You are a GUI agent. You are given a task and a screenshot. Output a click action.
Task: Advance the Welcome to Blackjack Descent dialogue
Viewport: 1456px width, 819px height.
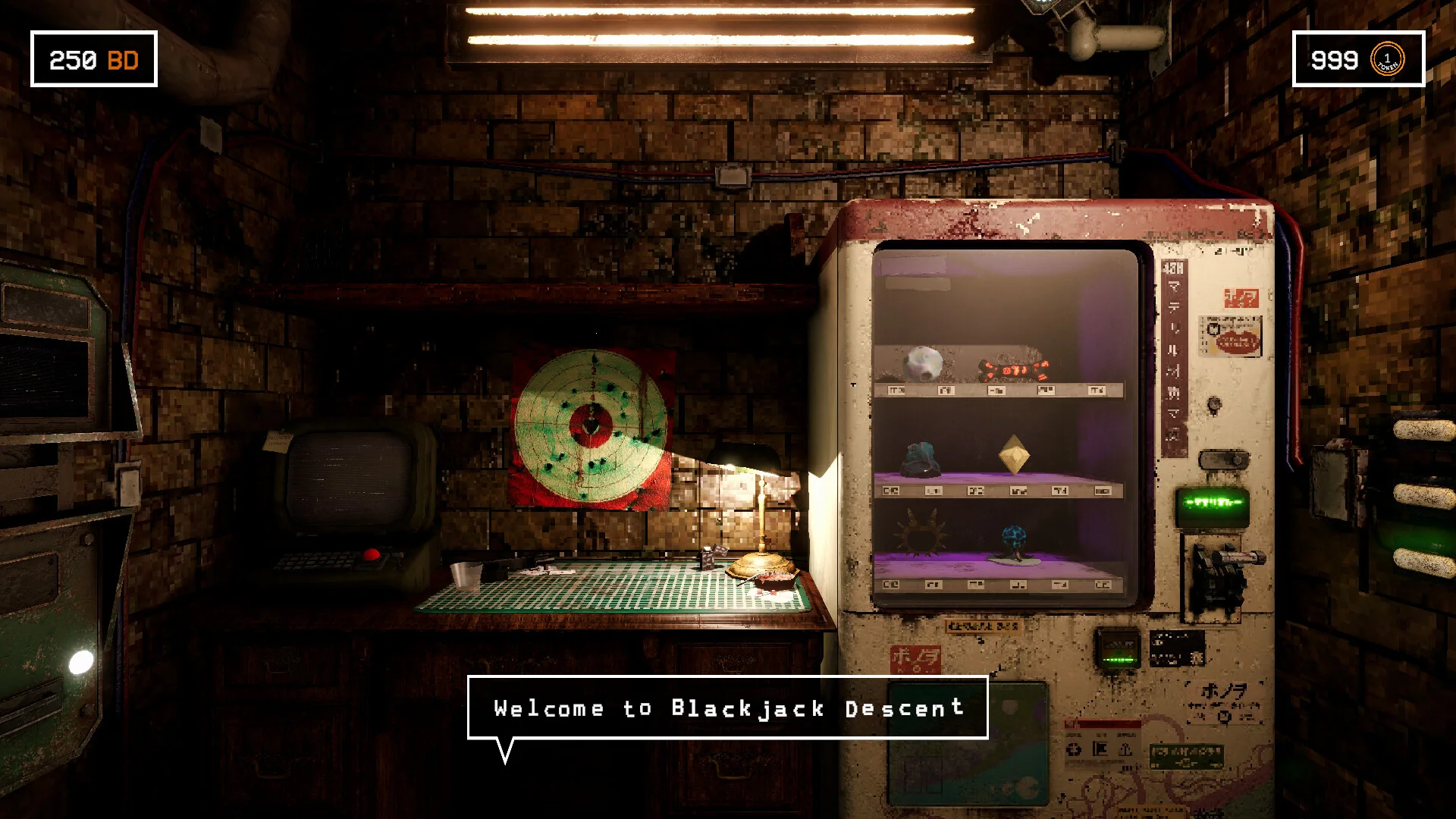(727, 708)
